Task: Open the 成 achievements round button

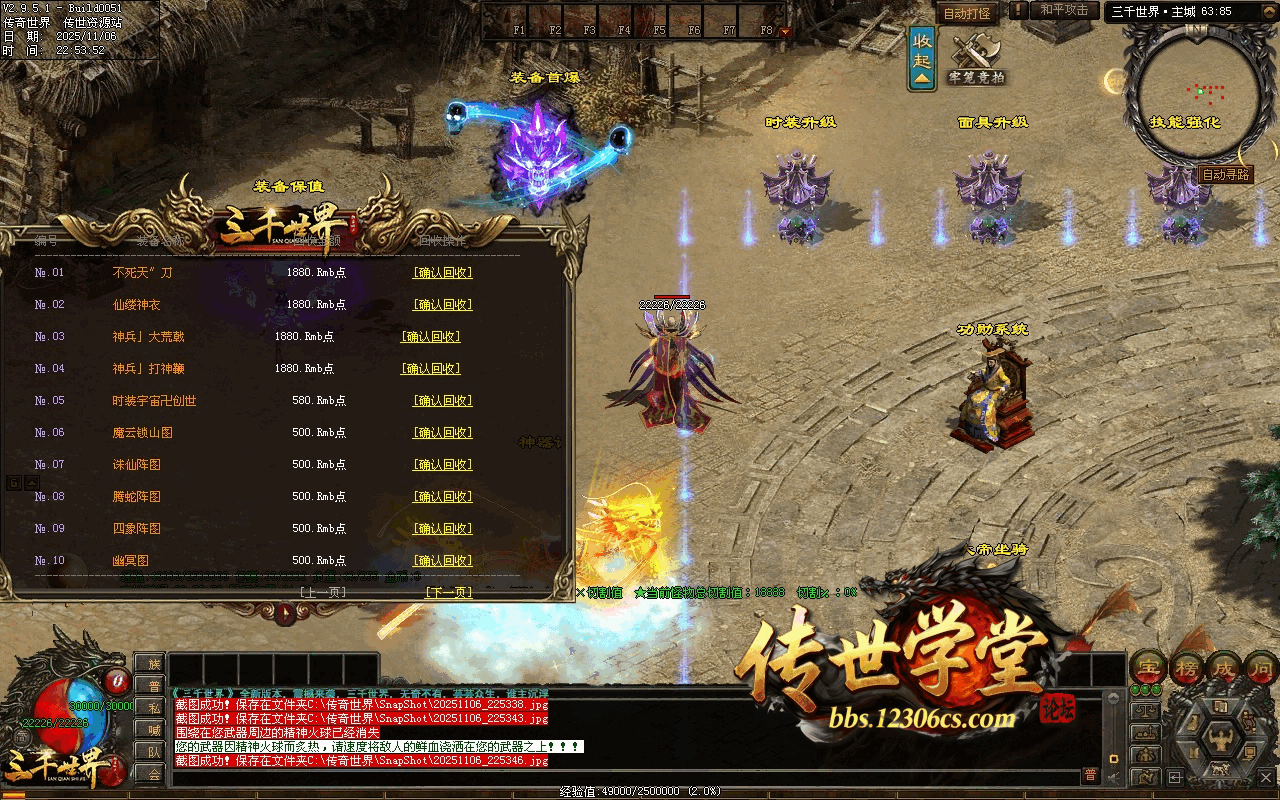Action: (x=1224, y=667)
